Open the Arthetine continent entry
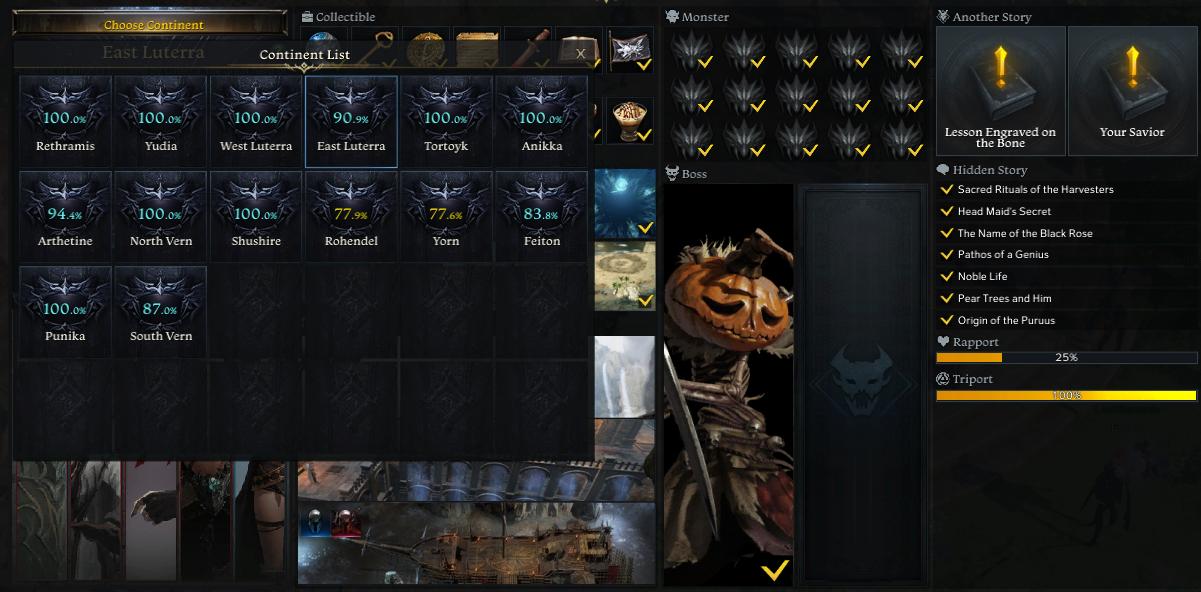The image size is (1201, 592). 65,216
